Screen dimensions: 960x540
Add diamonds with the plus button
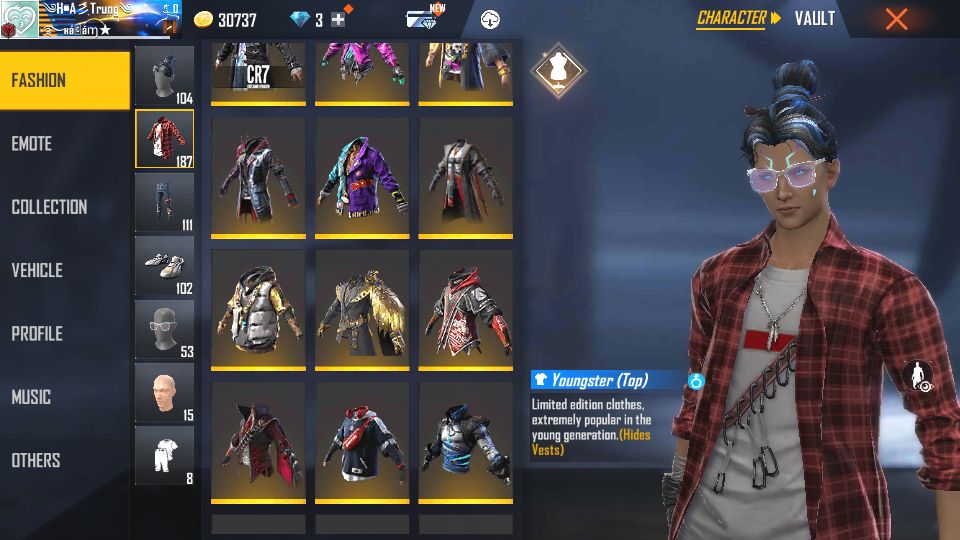pos(338,20)
